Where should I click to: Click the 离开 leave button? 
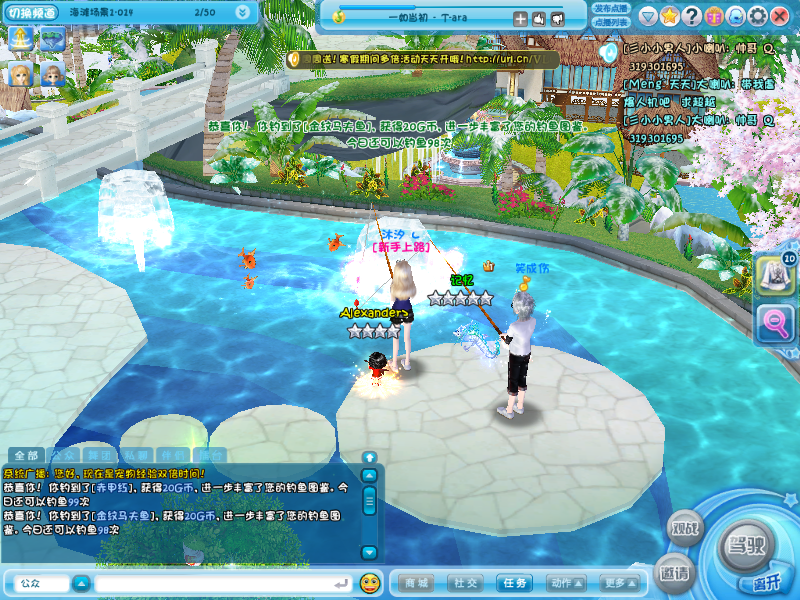point(765,583)
